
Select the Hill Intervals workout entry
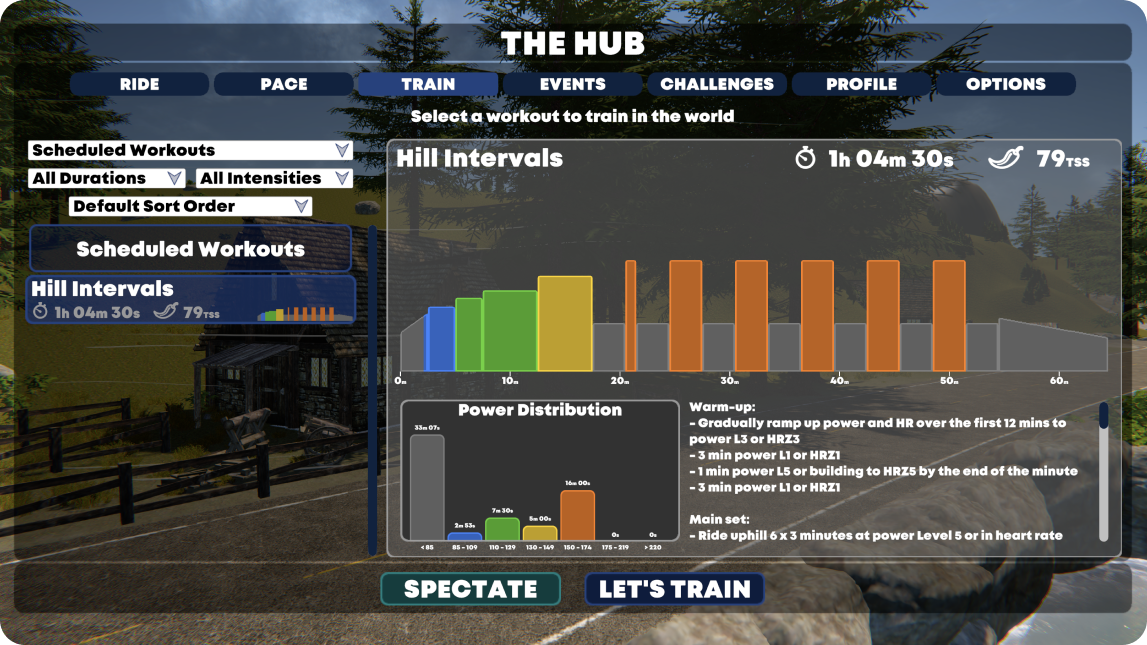pos(191,299)
